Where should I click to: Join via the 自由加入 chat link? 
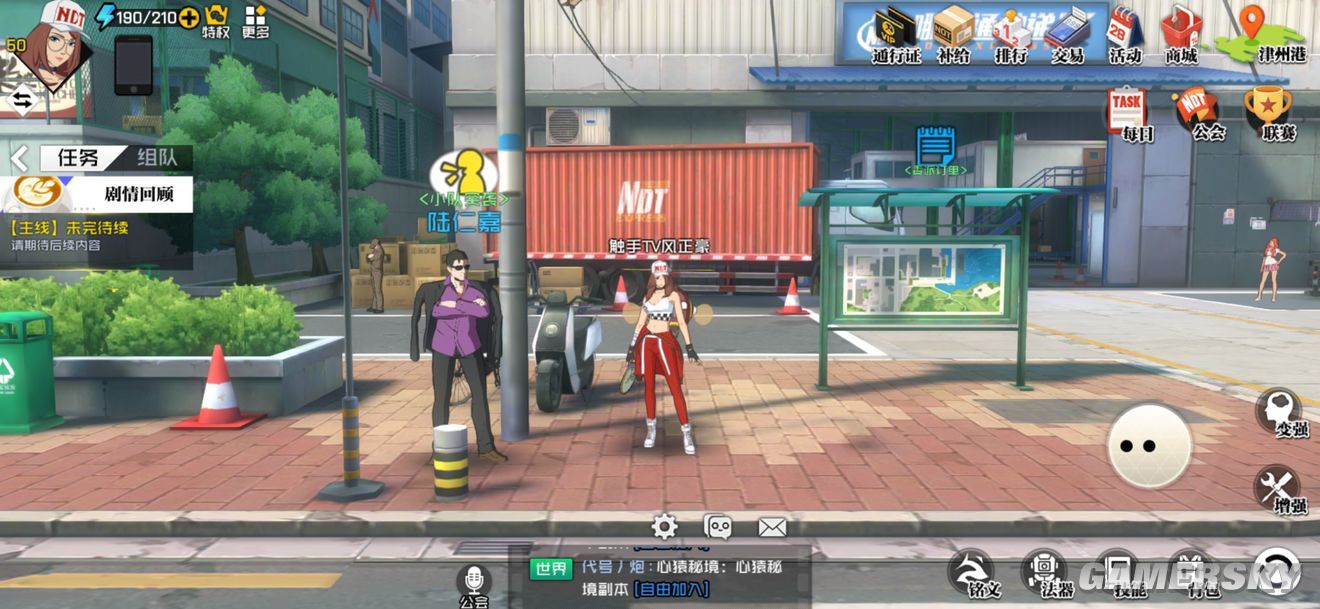click(671, 590)
